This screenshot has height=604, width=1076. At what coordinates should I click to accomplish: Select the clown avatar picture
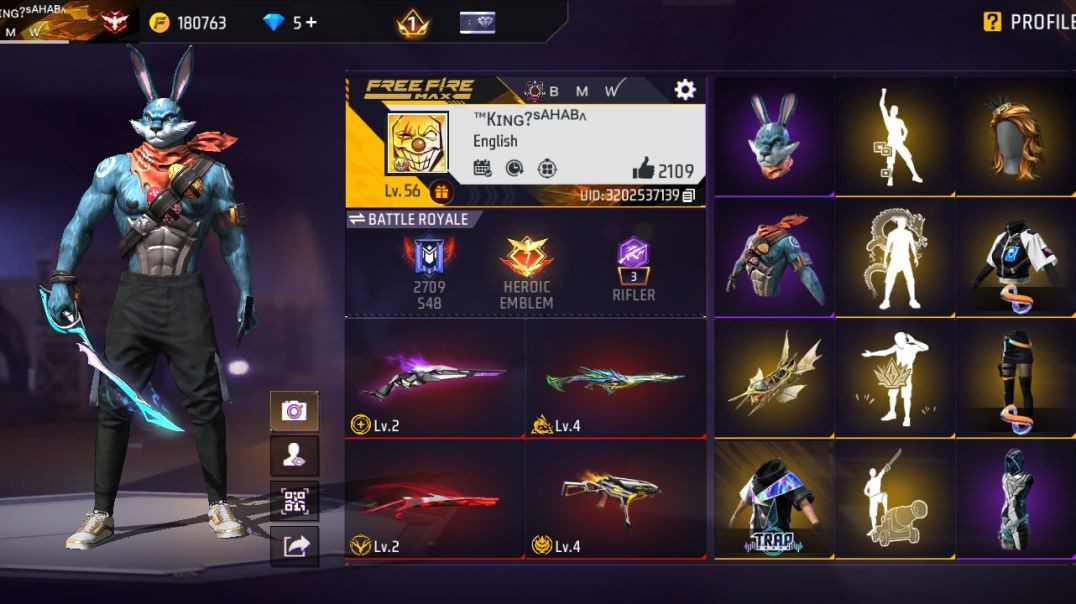click(418, 144)
